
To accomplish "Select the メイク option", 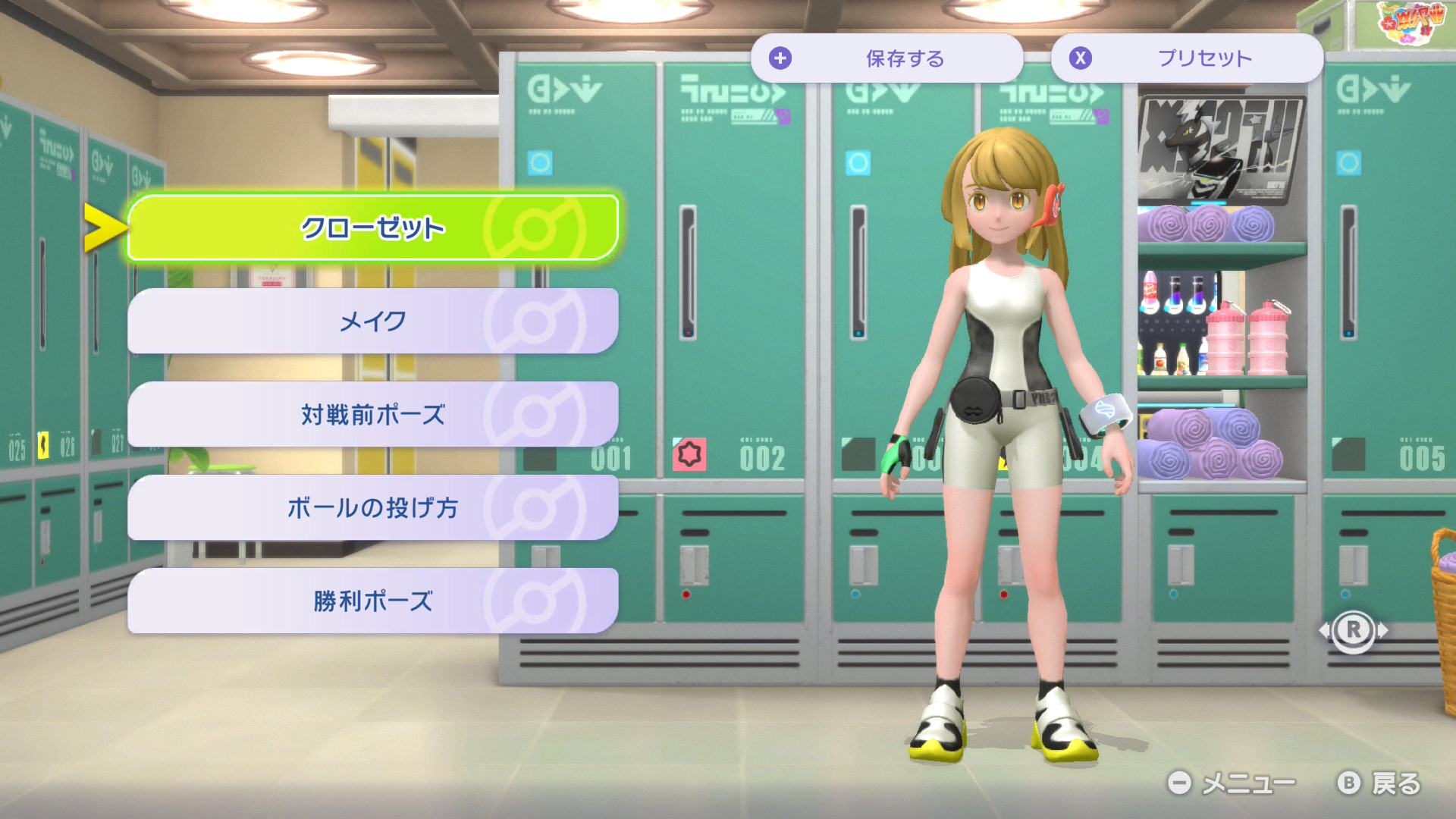I will [x=372, y=321].
